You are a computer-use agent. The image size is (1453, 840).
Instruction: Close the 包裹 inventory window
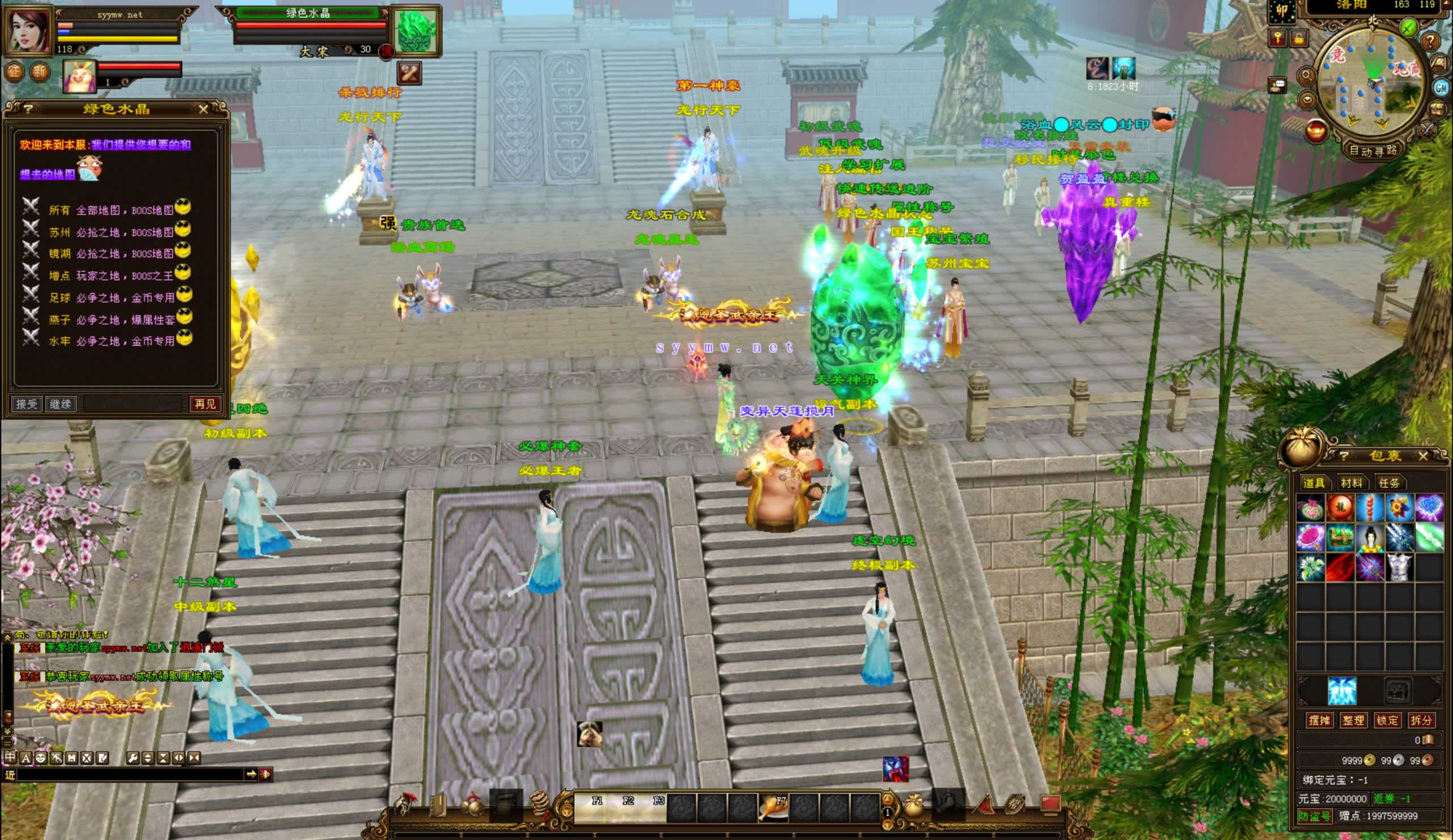pos(1423,456)
